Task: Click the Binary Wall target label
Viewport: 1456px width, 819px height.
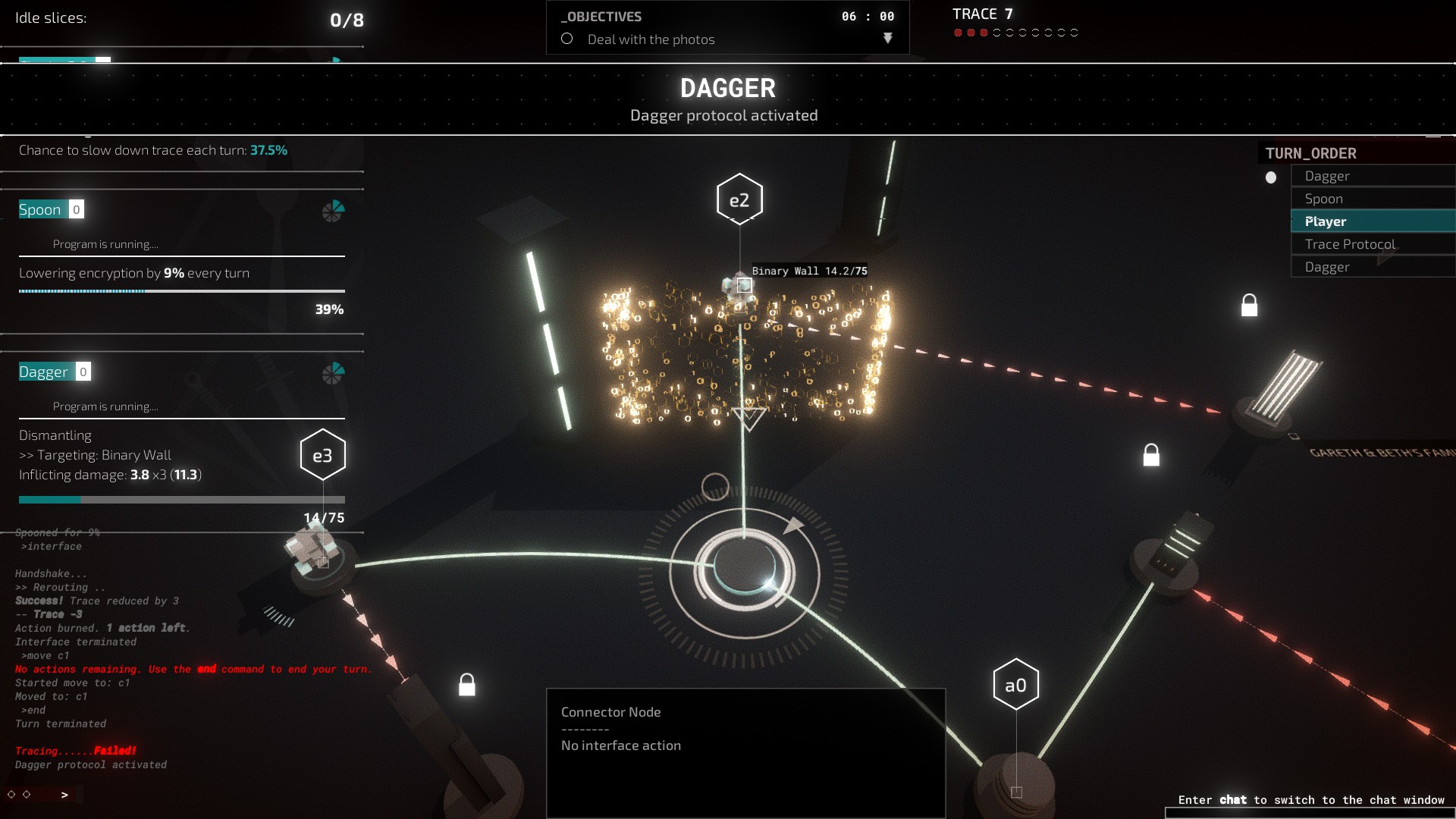Action: pyautogui.click(x=809, y=271)
